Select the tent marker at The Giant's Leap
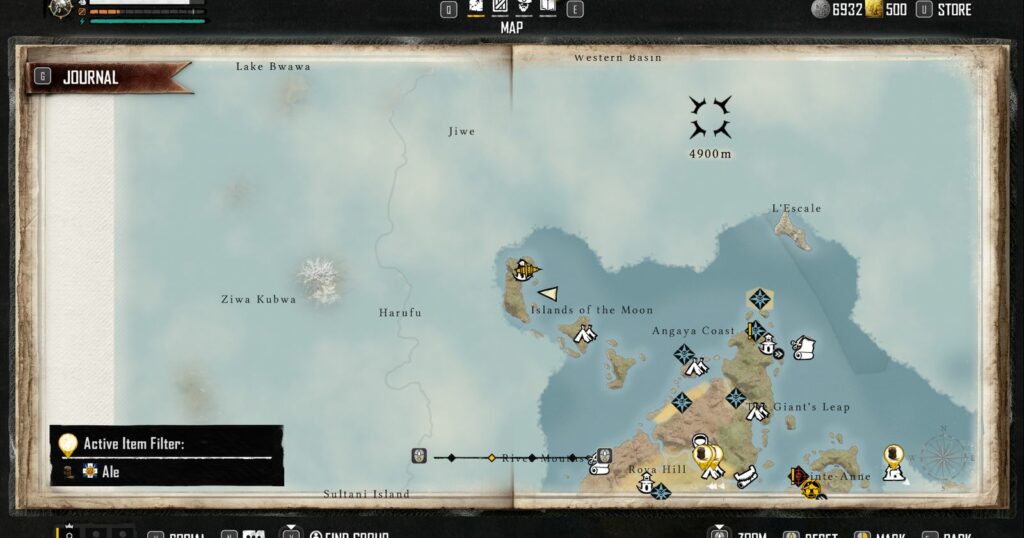Screen dimensions: 1024x538 coord(757,410)
